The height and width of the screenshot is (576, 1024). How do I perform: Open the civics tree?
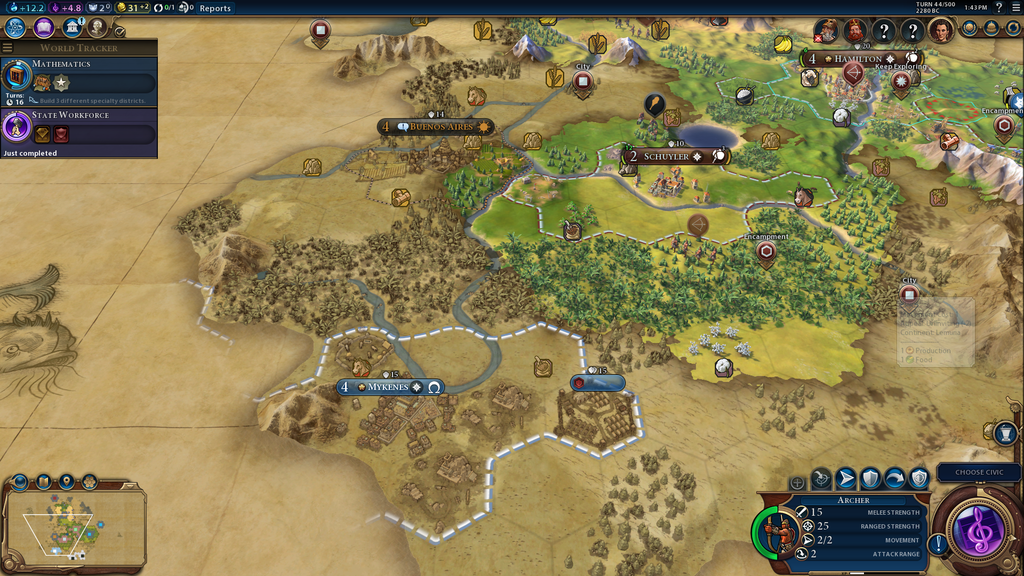[44, 28]
